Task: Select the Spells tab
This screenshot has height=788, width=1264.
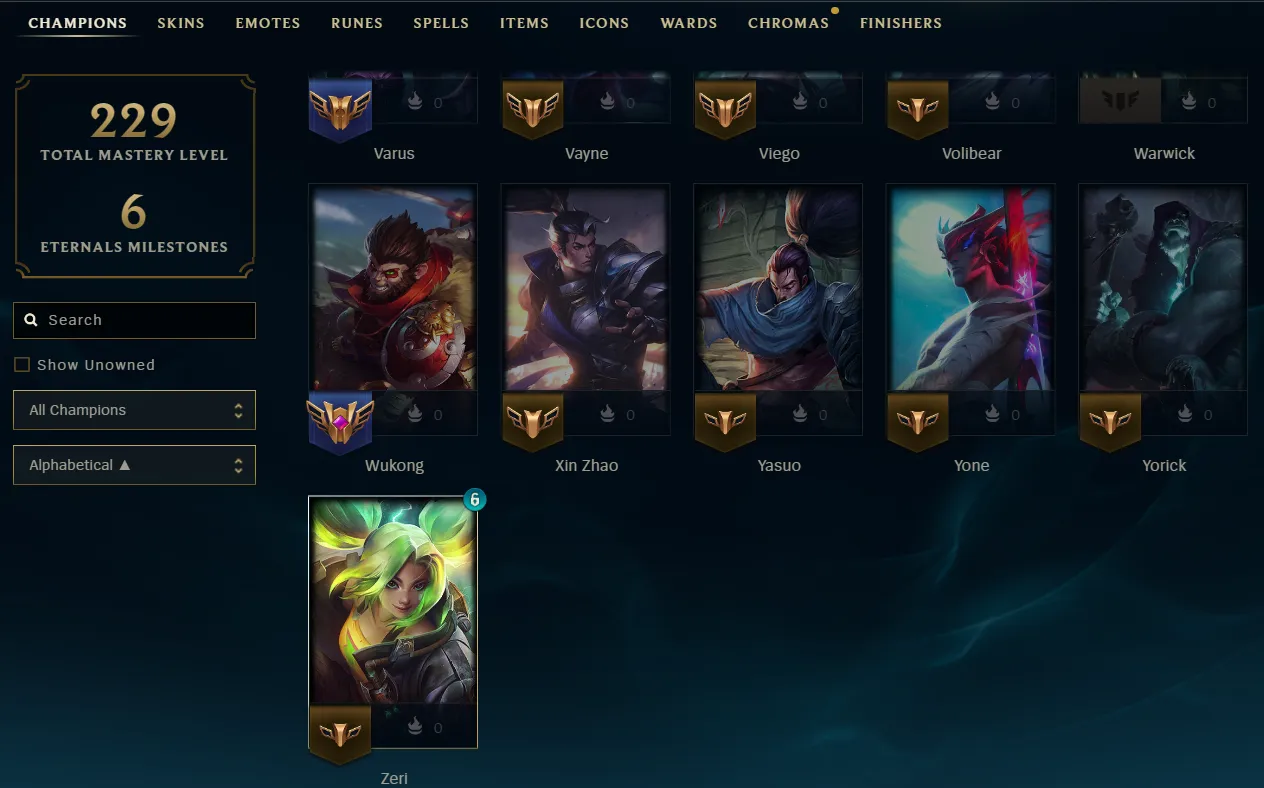Action: point(441,23)
